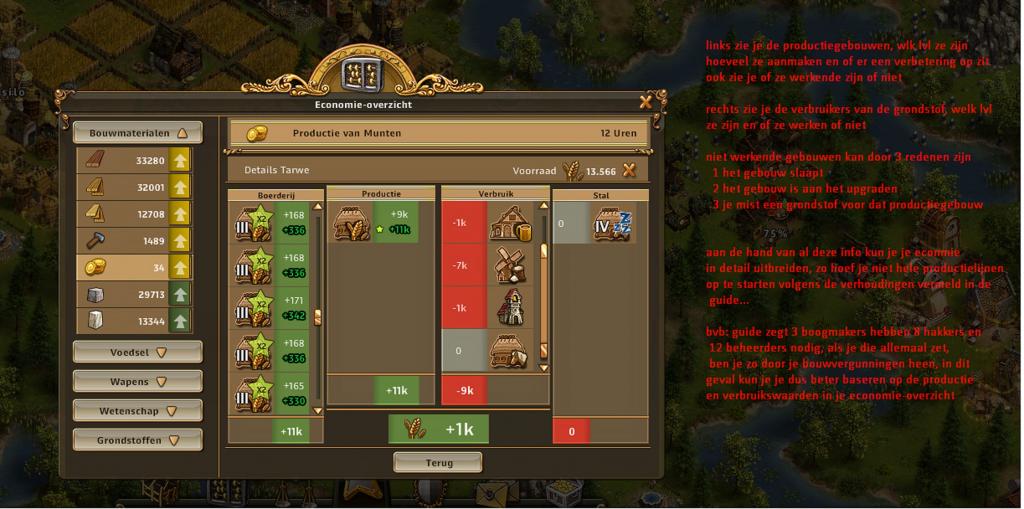This screenshot has height=509, width=1024.
Task: Select the coins resource row showing 34
Action: point(134,267)
